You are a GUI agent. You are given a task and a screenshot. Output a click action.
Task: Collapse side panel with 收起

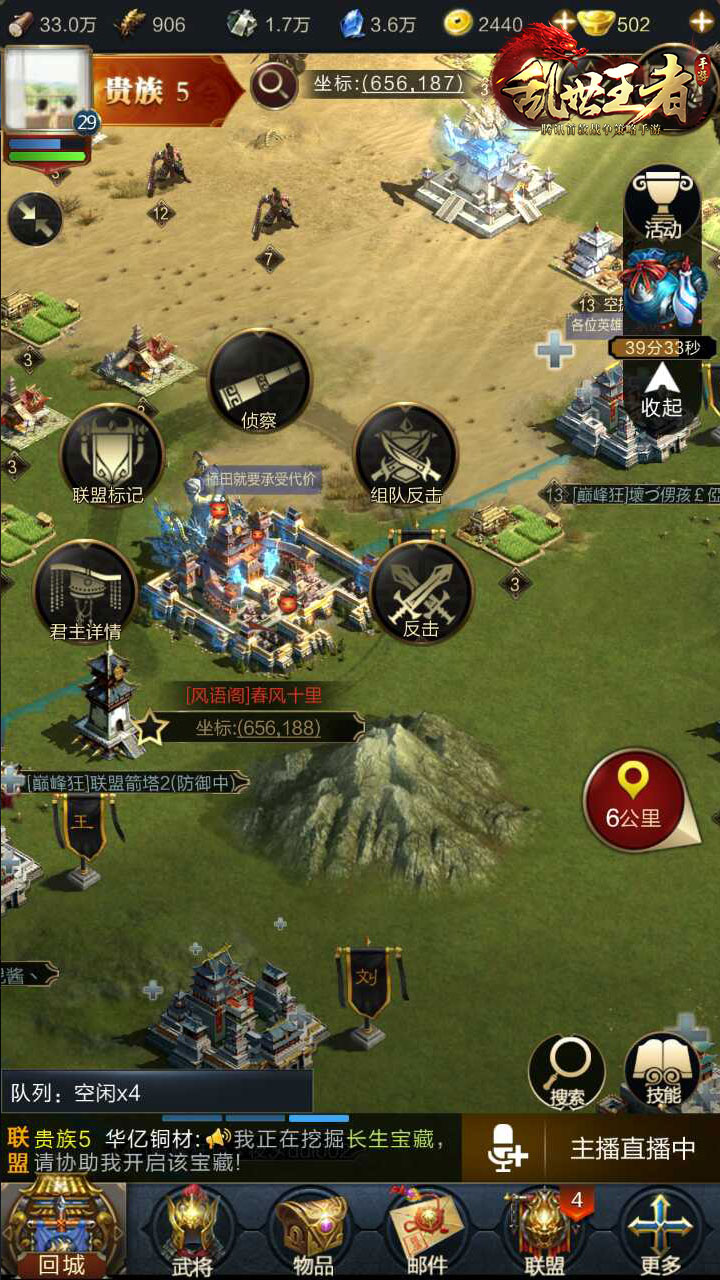click(662, 392)
